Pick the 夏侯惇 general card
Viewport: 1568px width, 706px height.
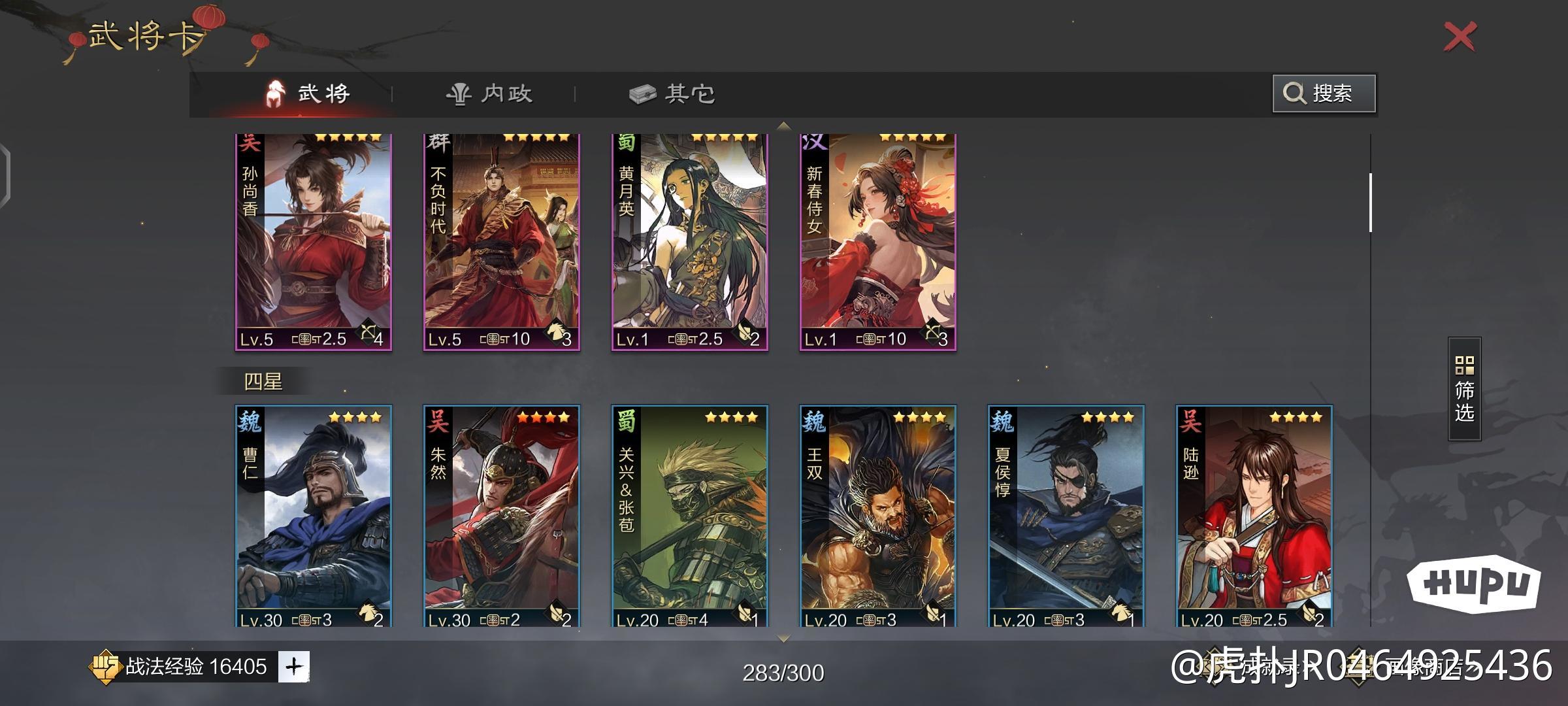(1066, 516)
